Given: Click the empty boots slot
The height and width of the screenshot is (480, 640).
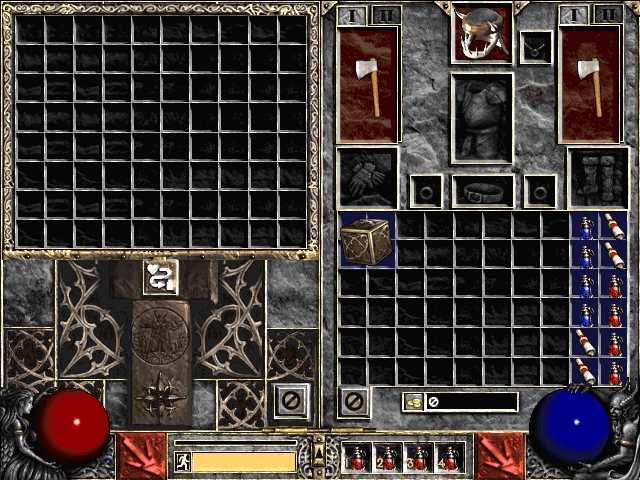Looking at the screenshot, I should point(598,177).
